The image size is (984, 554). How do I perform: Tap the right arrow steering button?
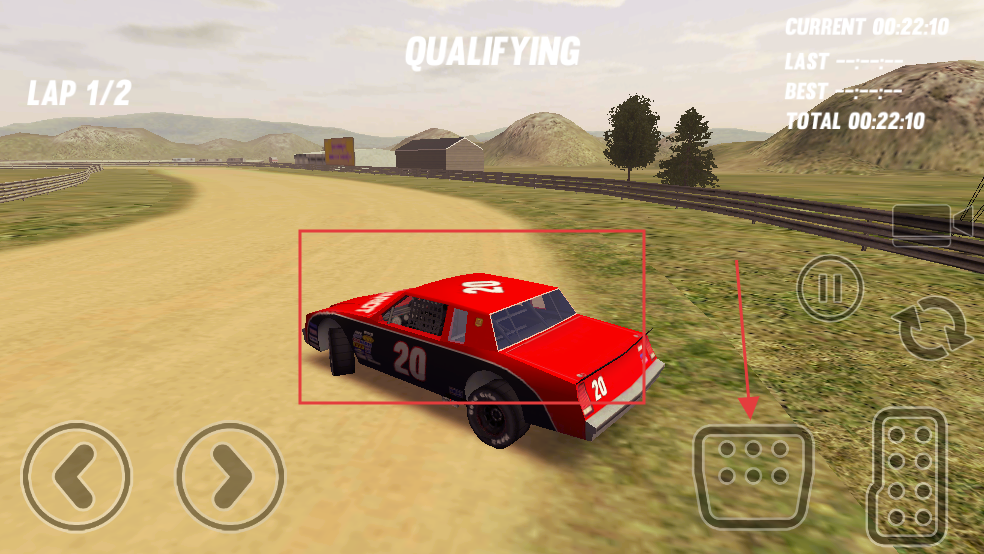230,476
